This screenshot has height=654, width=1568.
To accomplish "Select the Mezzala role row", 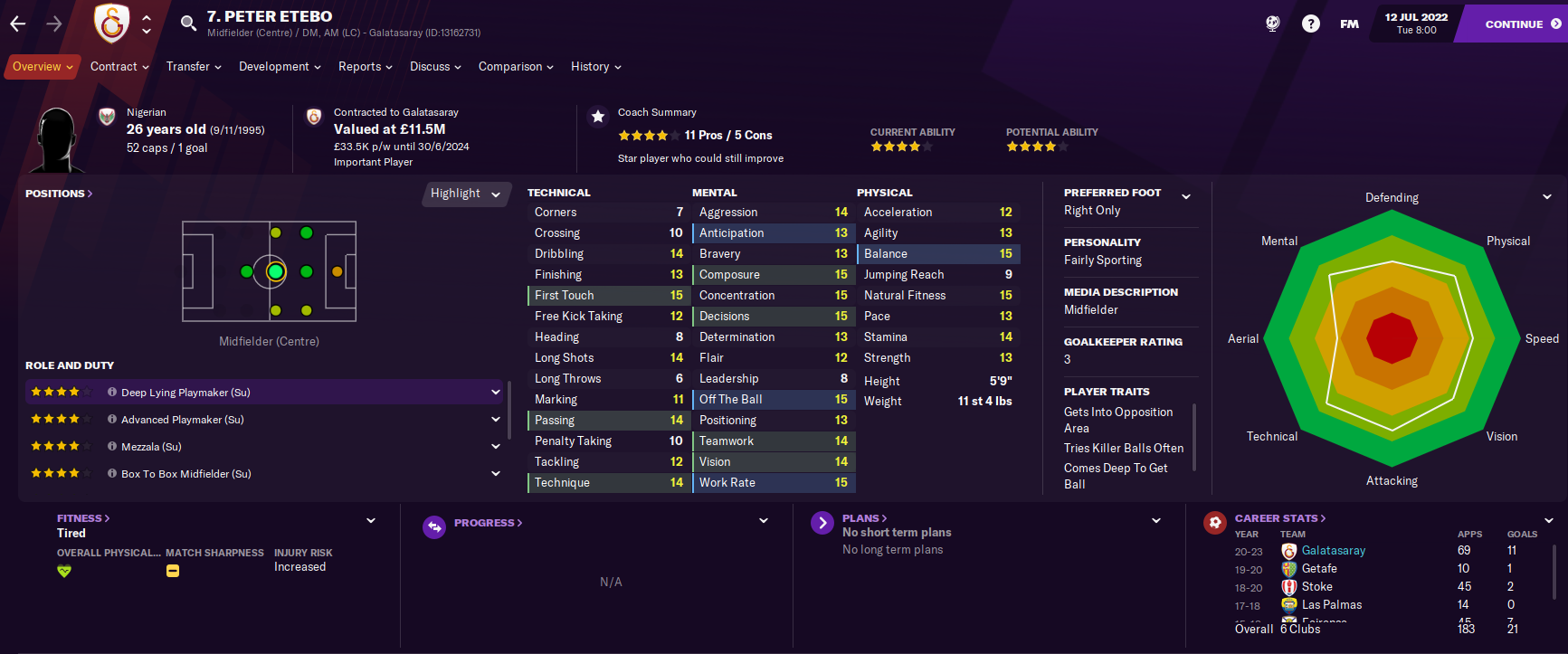I will coord(262,447).
